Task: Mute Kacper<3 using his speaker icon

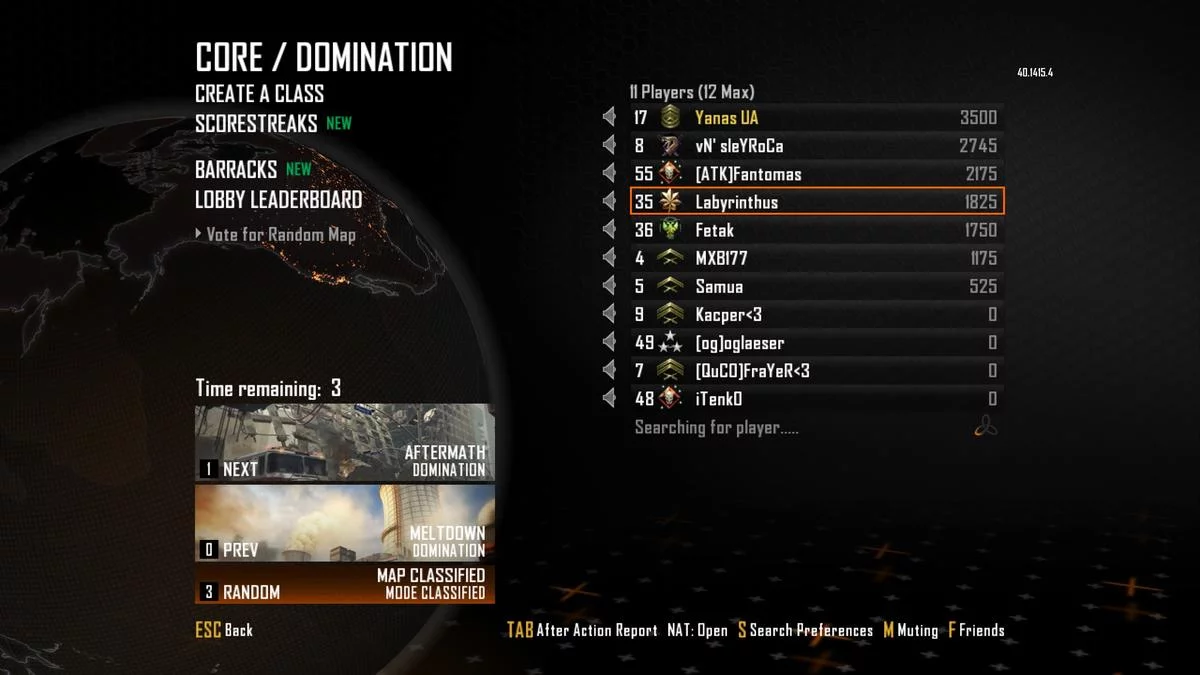Action: [609, 315]
